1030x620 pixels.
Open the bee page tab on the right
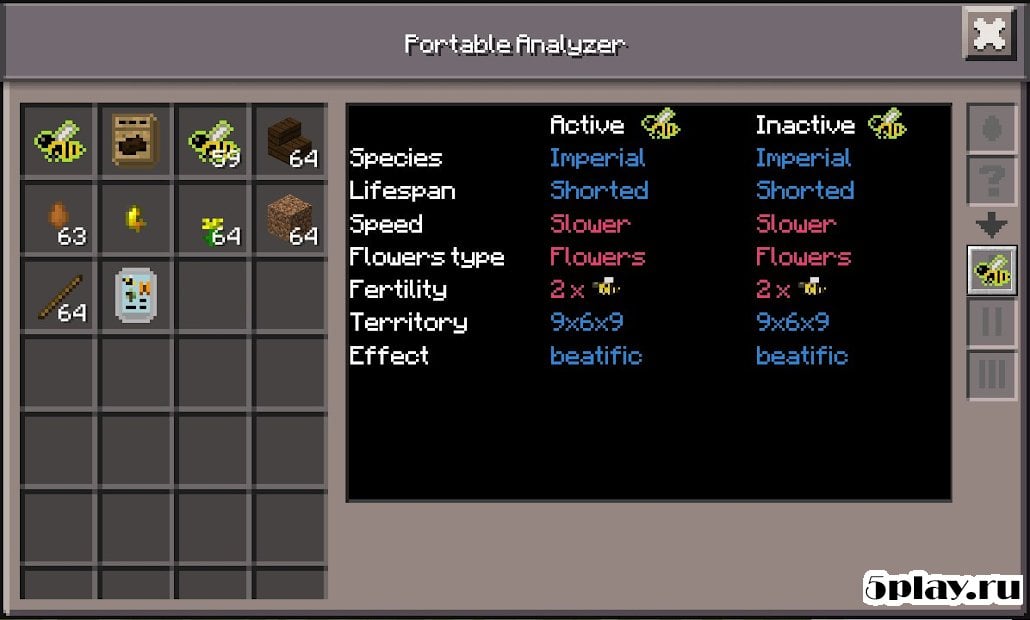coord(991,271)
